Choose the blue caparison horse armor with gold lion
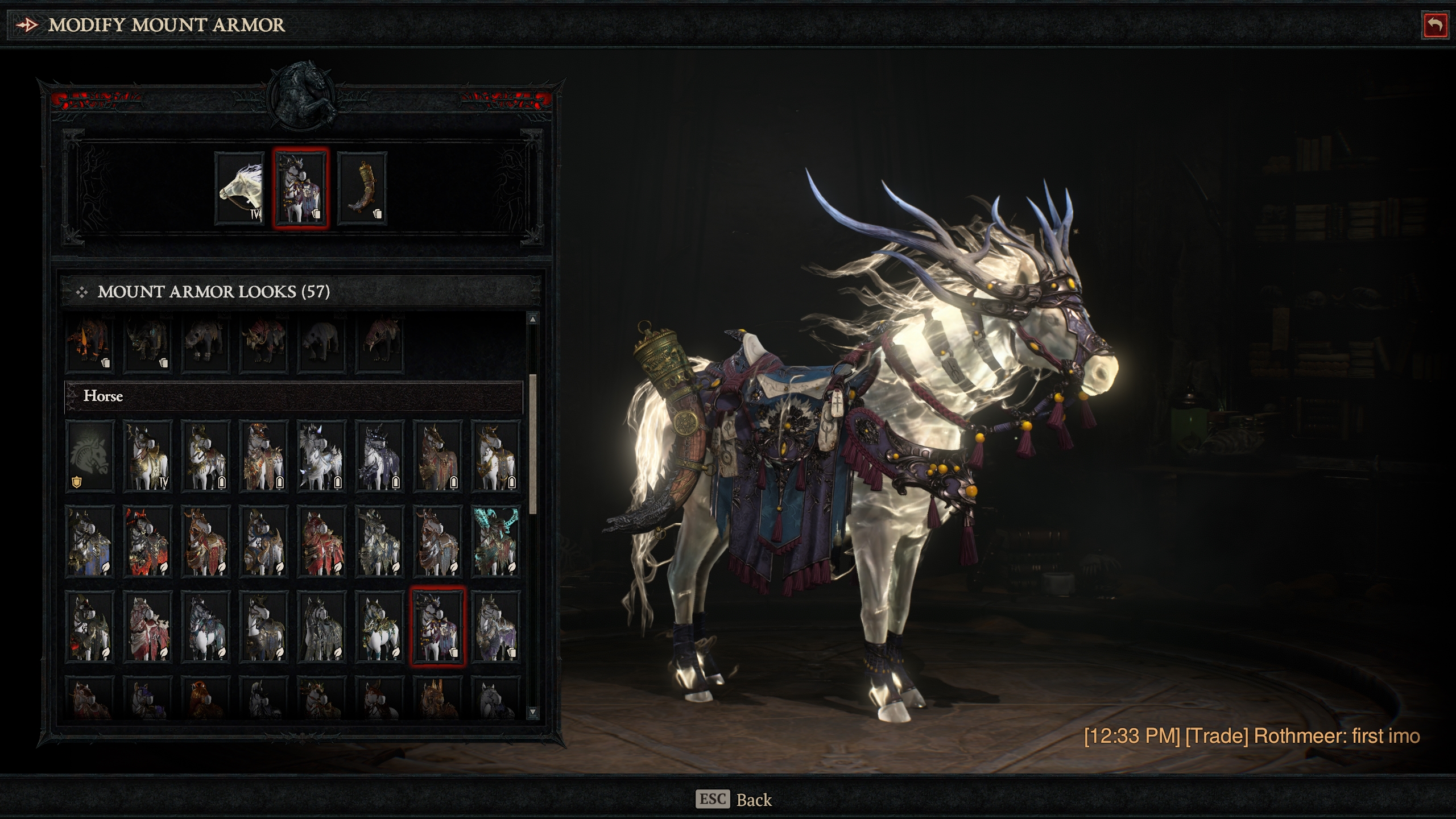This screenshot has height=819, width=1456. click(x=90, y=541)
